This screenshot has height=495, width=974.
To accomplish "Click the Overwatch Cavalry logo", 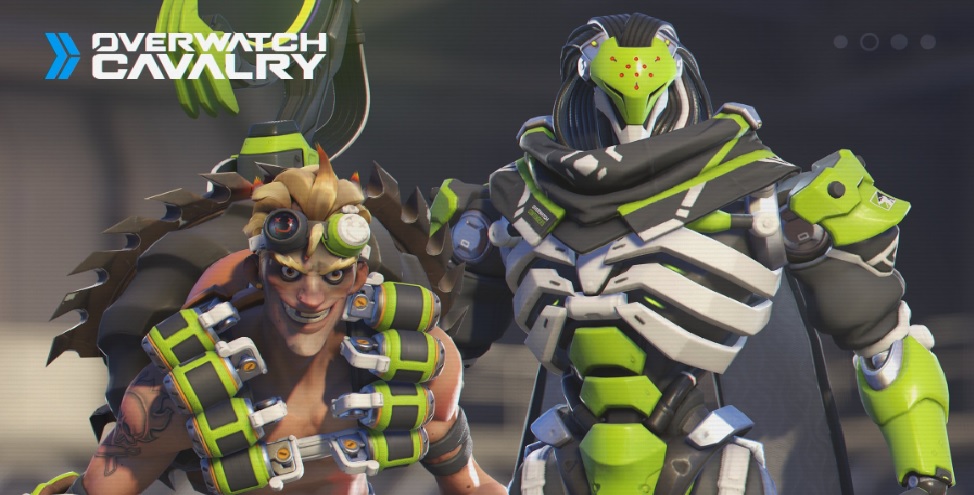I will [x=186, y=56].
